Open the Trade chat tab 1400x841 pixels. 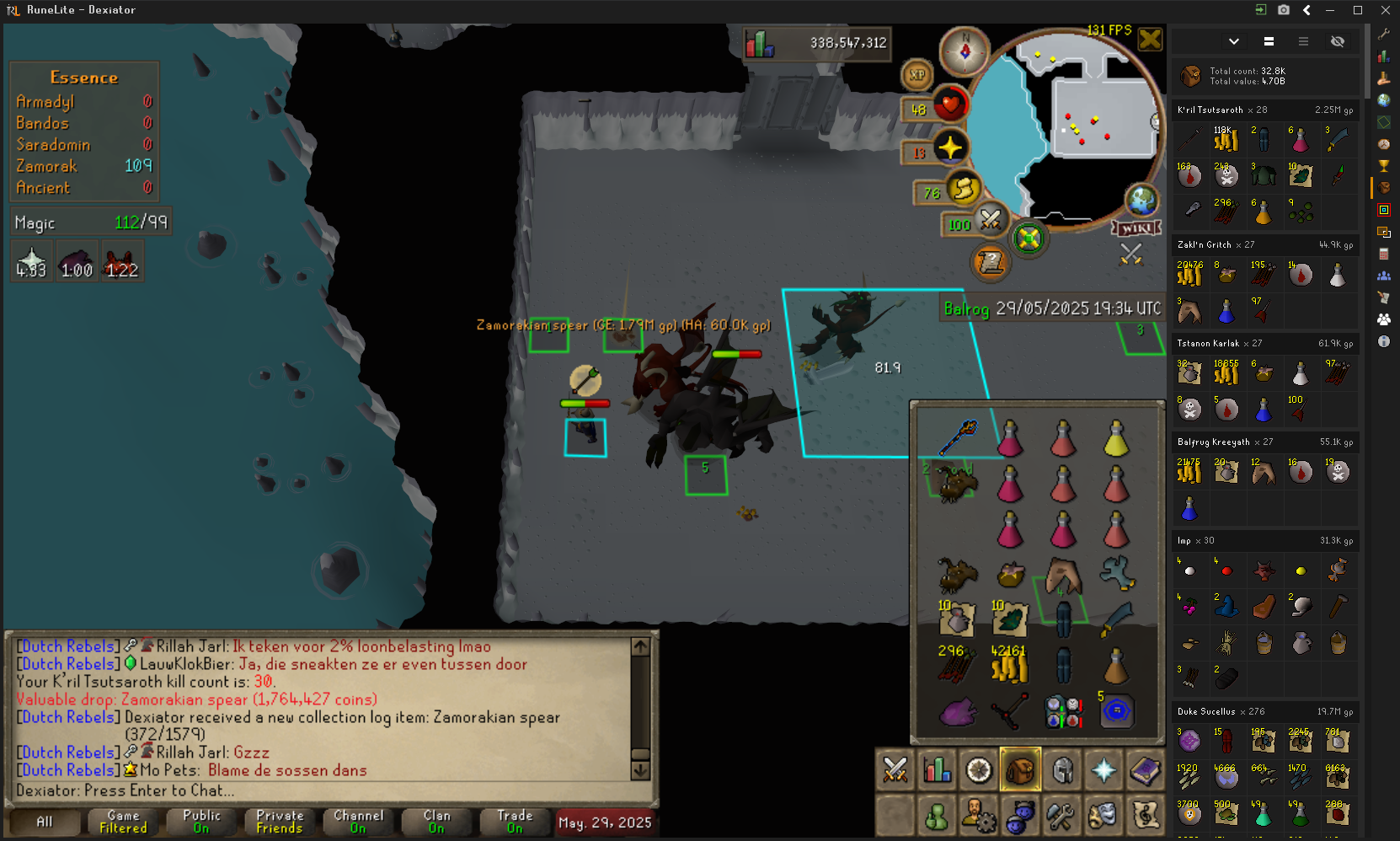pos(515,822)
